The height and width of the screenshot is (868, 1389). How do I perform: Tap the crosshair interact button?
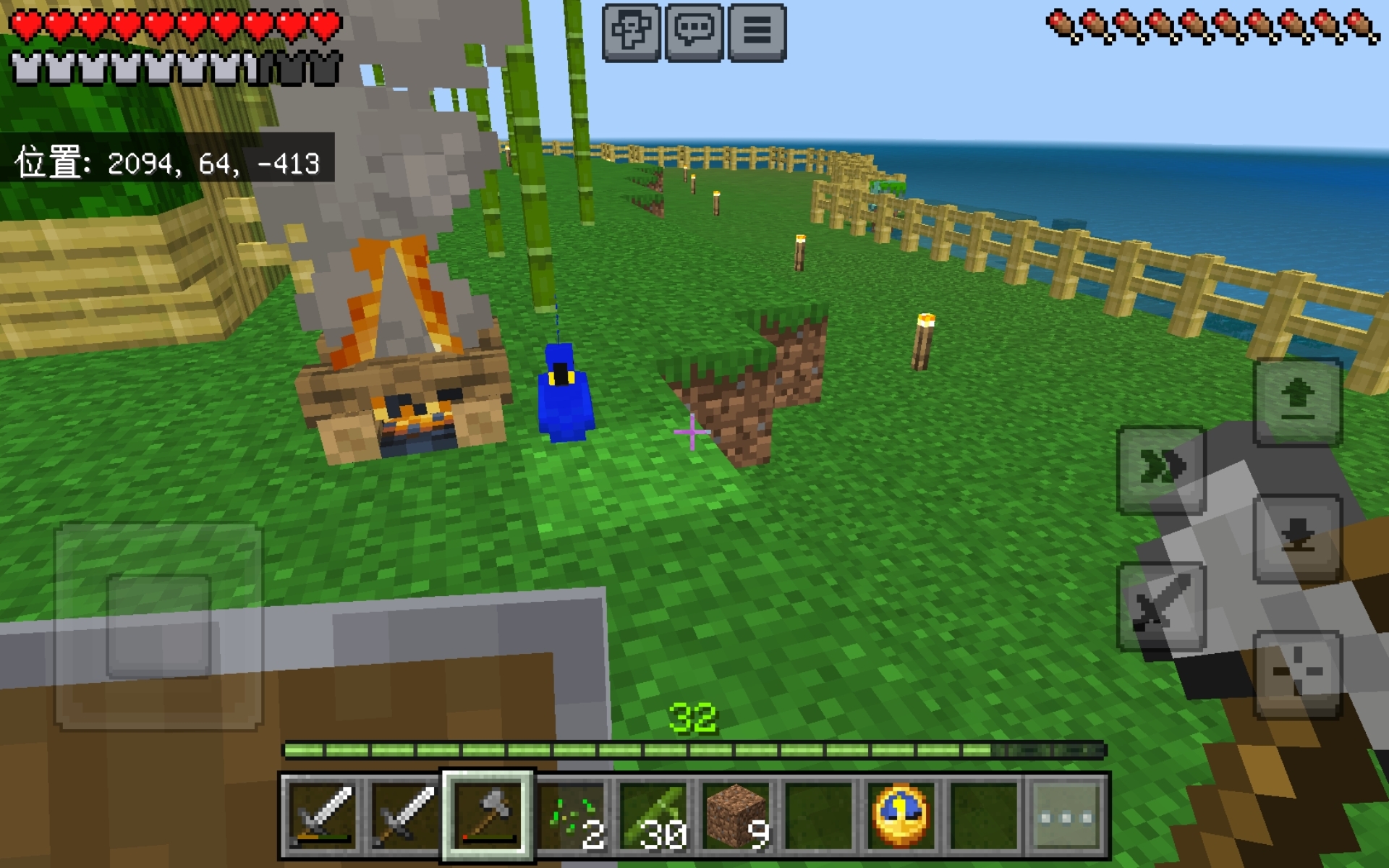coord(1298,673)
